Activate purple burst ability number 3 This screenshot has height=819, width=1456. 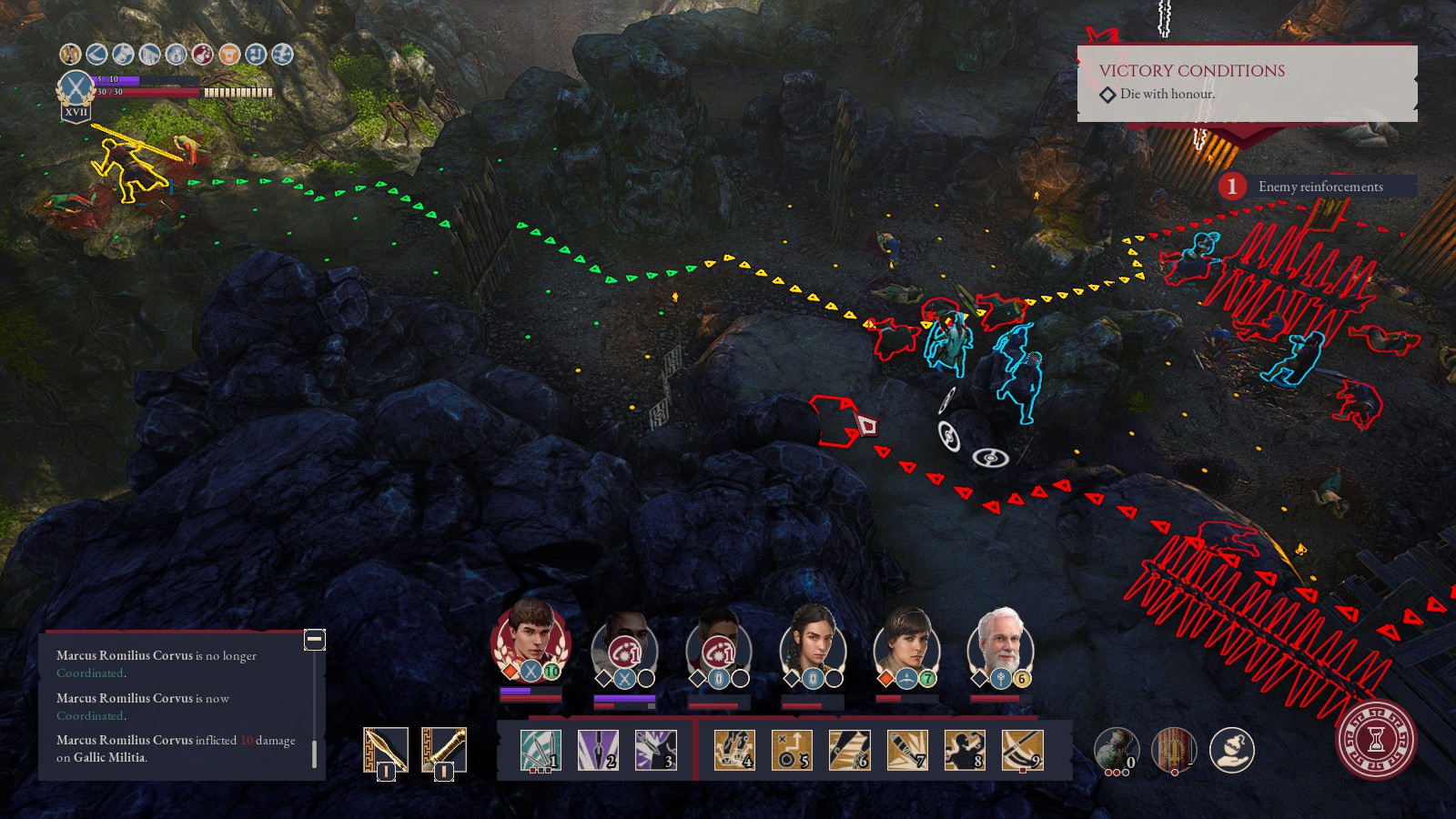click(655, 750)
